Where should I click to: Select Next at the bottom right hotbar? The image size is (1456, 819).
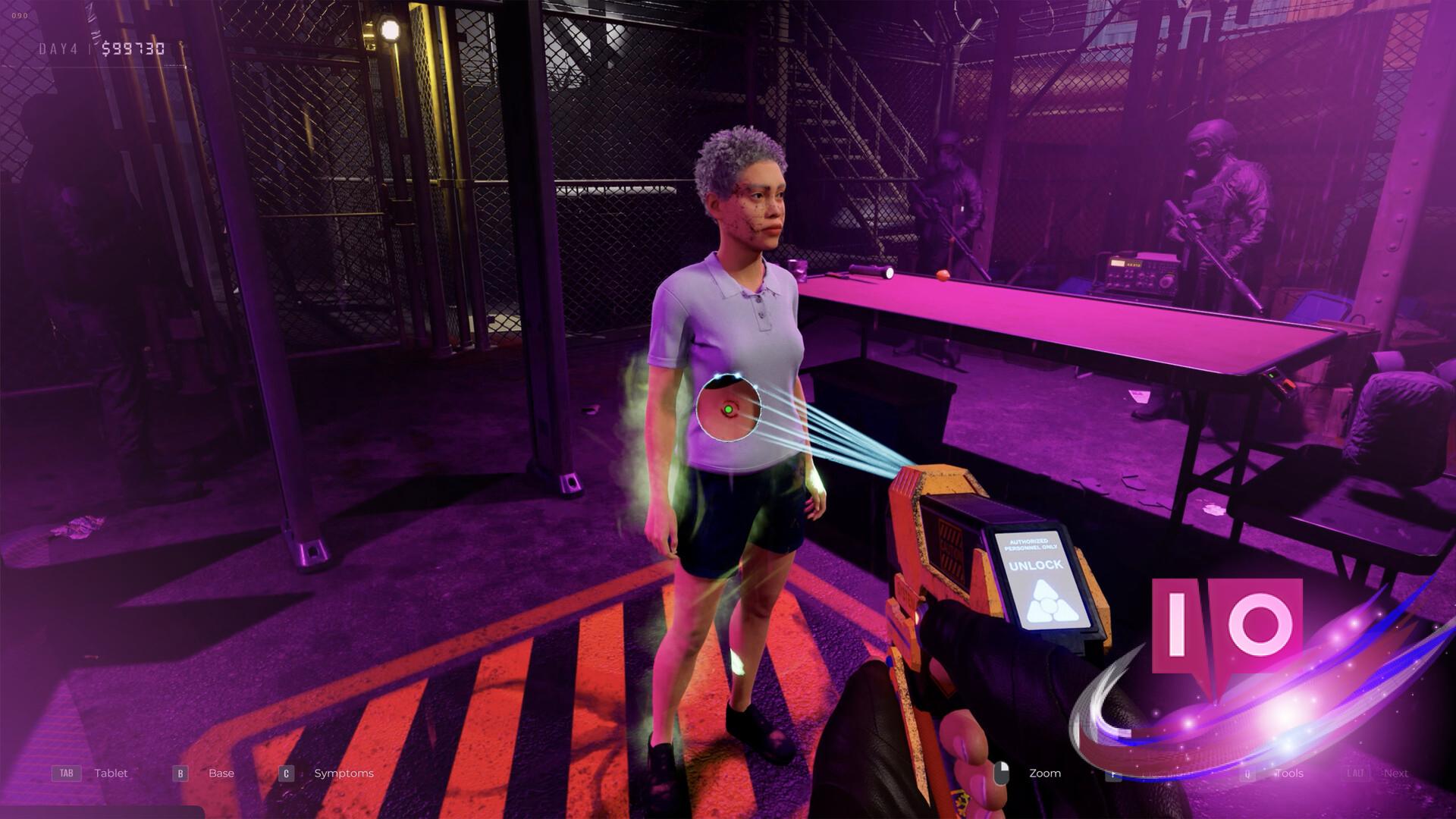[x=1395, y=773]
